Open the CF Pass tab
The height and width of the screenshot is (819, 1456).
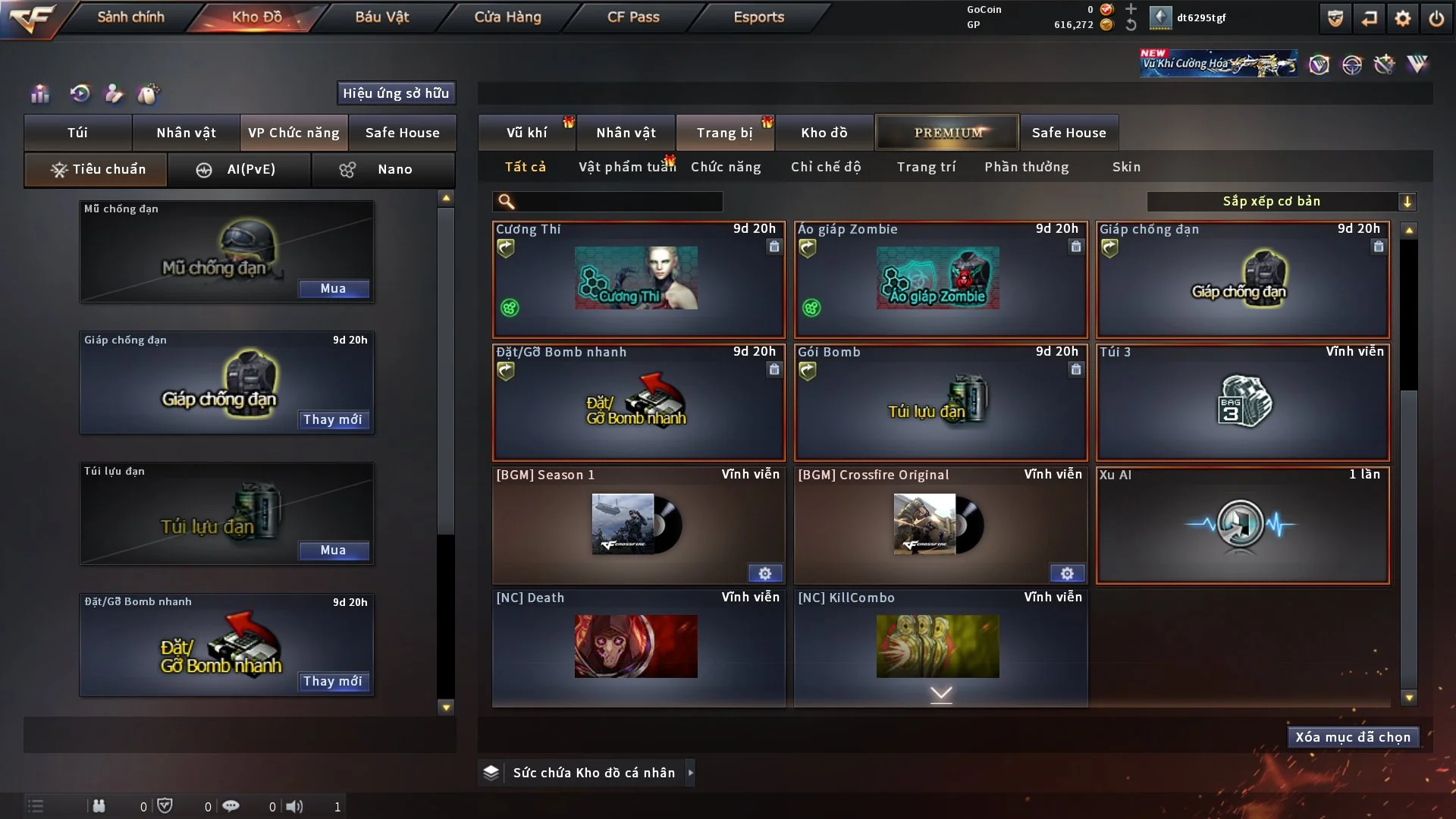tap(633, 17)
